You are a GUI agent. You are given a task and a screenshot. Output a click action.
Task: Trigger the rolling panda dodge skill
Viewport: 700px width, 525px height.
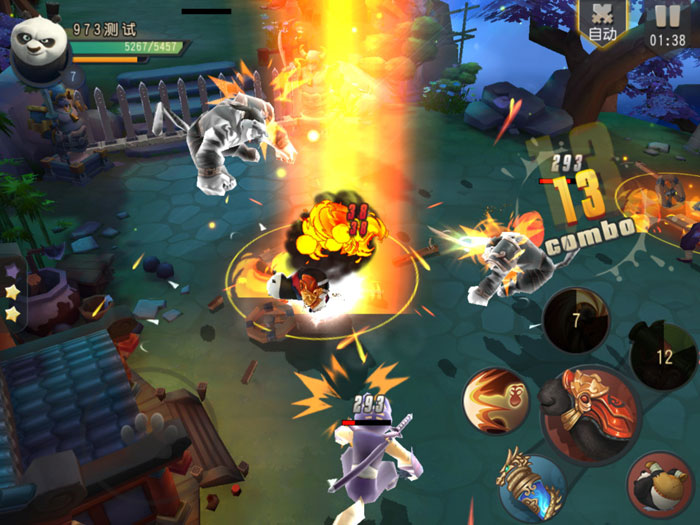coord(662,486)
